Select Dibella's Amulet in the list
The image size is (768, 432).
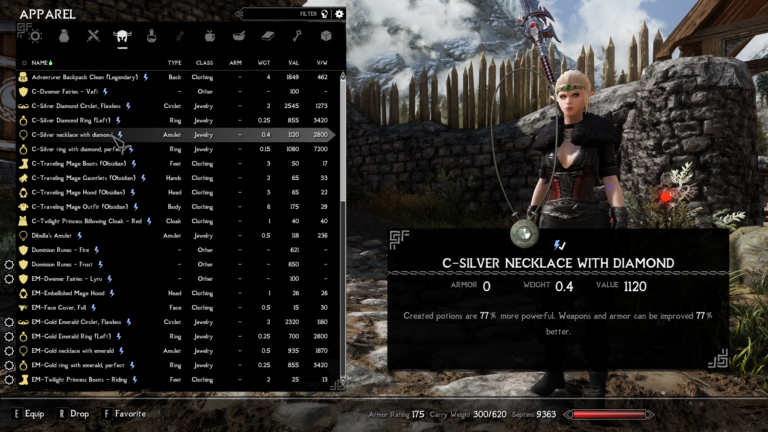tap(53, 236)
